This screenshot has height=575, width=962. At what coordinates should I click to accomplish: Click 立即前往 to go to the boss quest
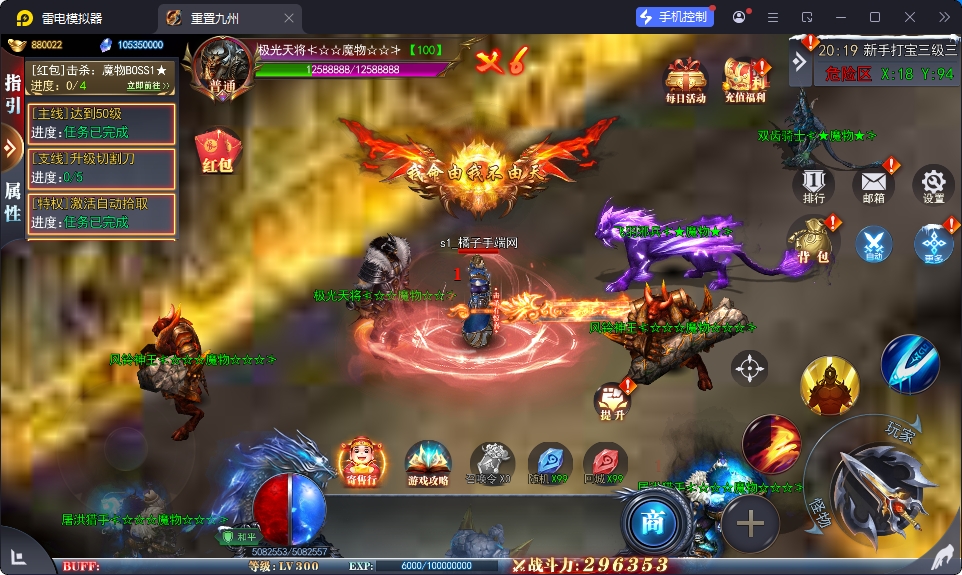[x=143, y=86]
